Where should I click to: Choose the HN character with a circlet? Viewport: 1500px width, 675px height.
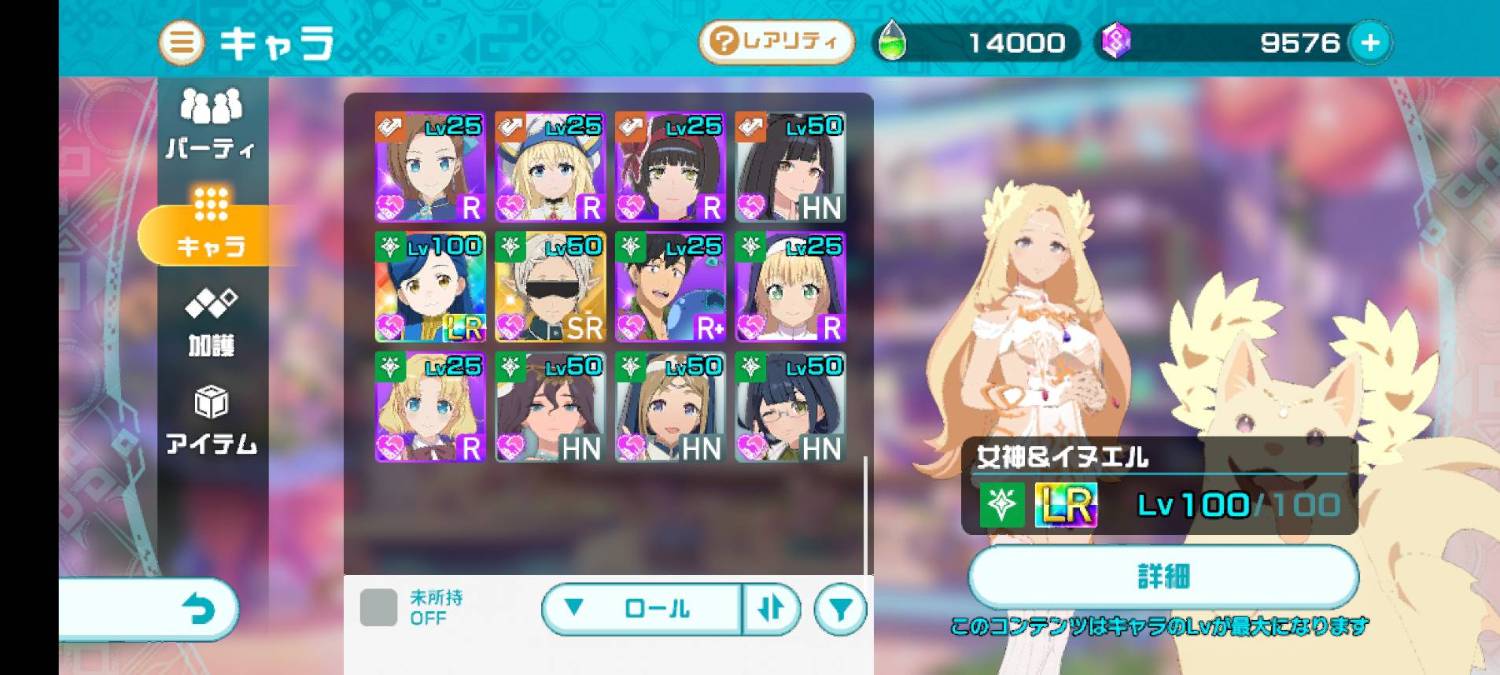[x=670, y=407]
